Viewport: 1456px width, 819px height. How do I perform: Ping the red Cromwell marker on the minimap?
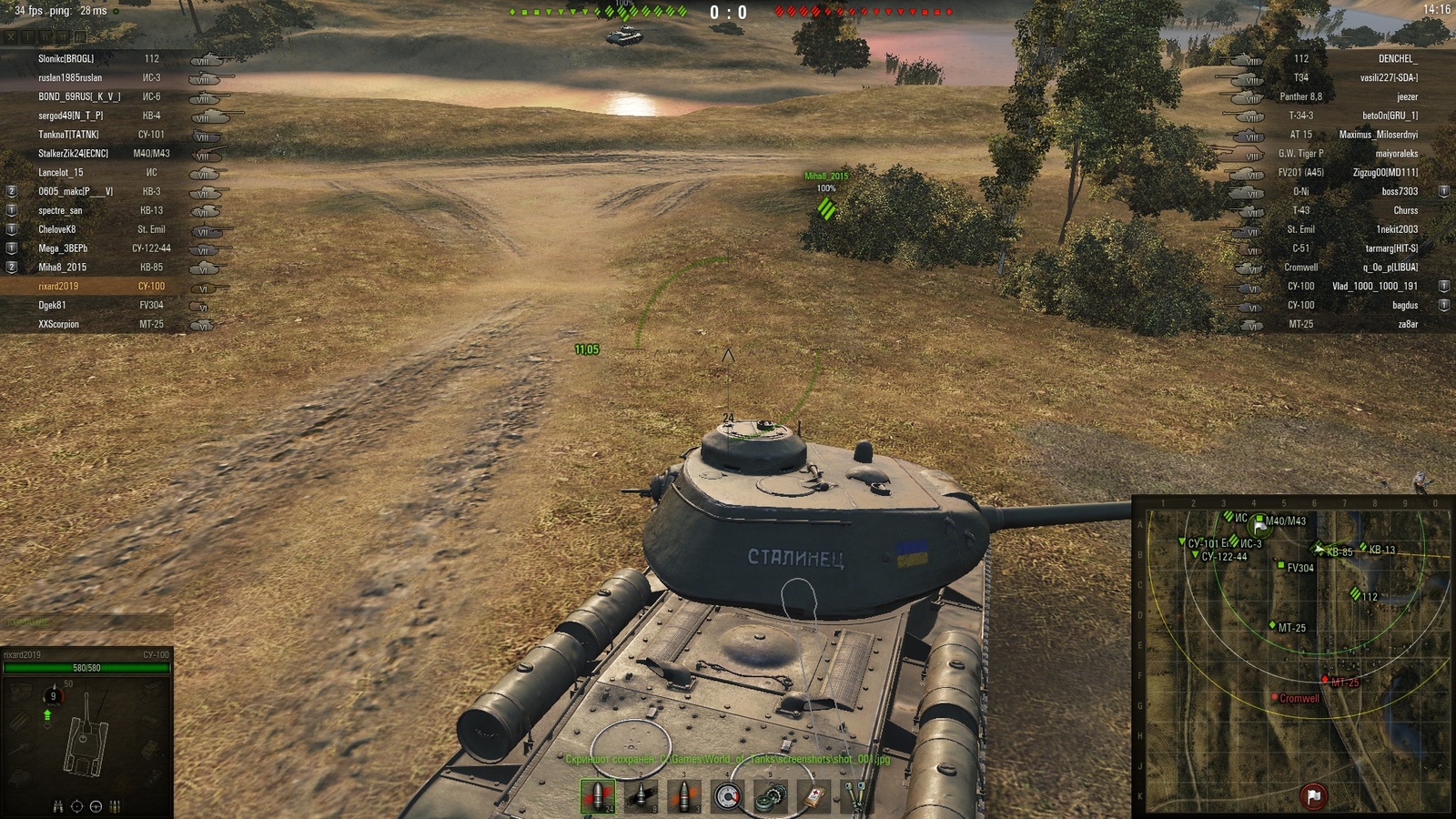pos(1275,698)
